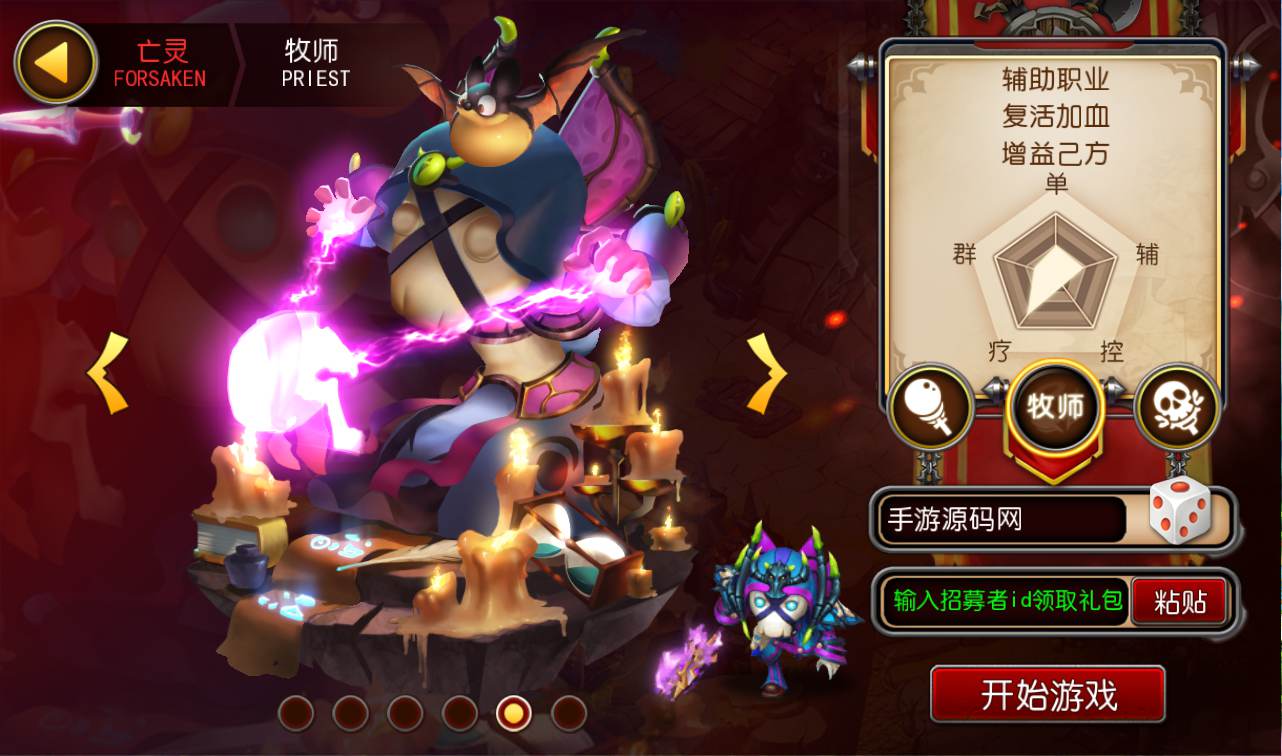
Task: Select the third carousel dot
Action: [403, 715]
